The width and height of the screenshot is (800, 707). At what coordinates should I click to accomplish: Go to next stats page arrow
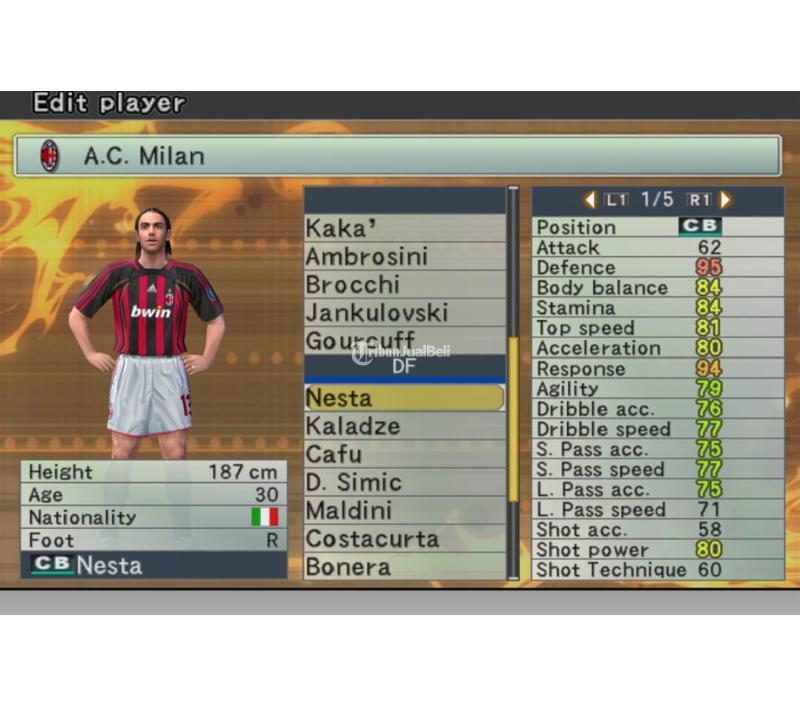pyautogui.click(x=725, y=200)
